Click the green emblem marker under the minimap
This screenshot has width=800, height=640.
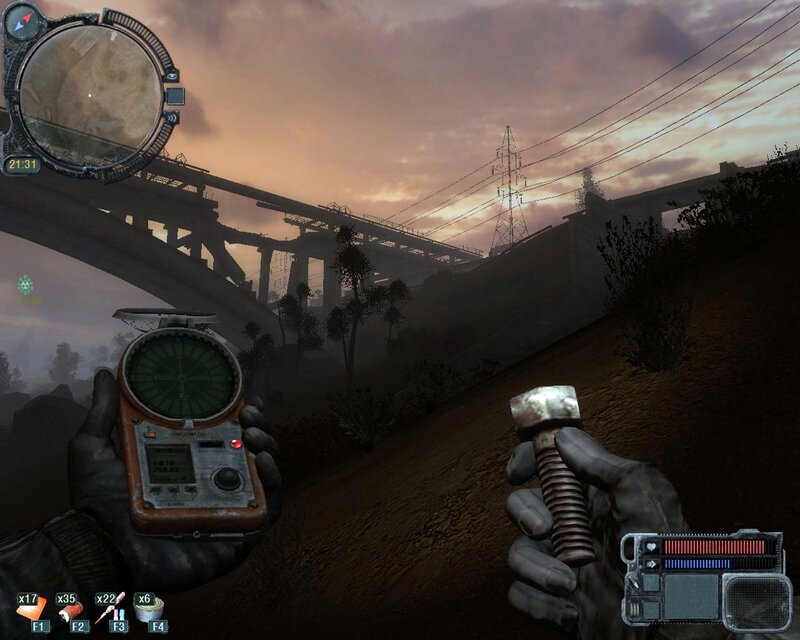tap(26, 287)
